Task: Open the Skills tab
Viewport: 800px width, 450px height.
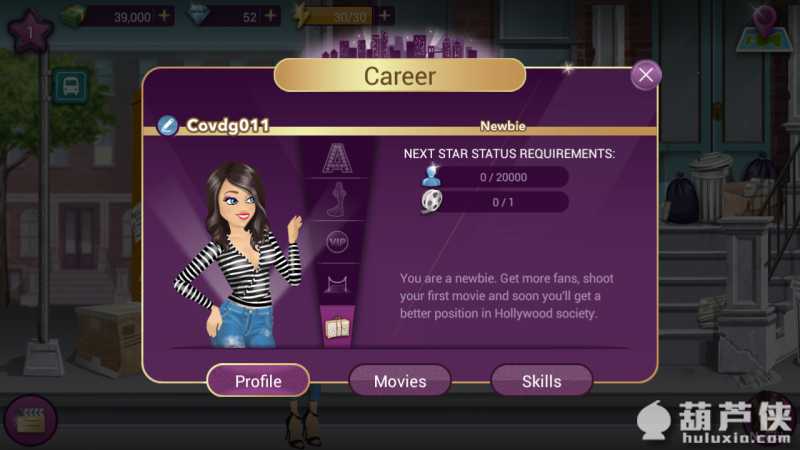Action: tap(541, 381)
